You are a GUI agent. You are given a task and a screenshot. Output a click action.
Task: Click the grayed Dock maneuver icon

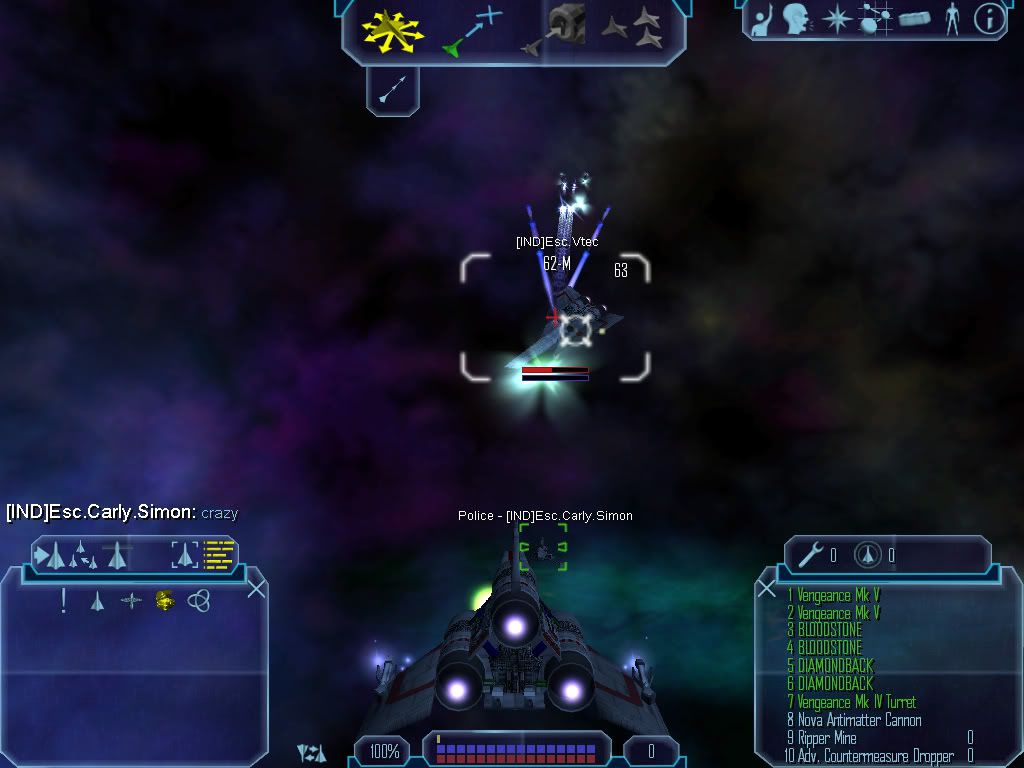coord(558,30)
